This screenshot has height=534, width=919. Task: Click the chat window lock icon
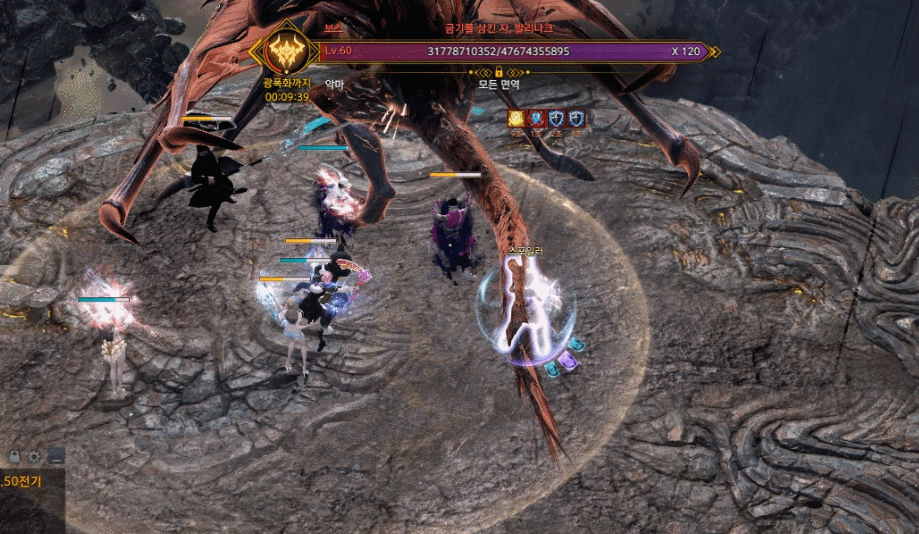click(15, 456)
